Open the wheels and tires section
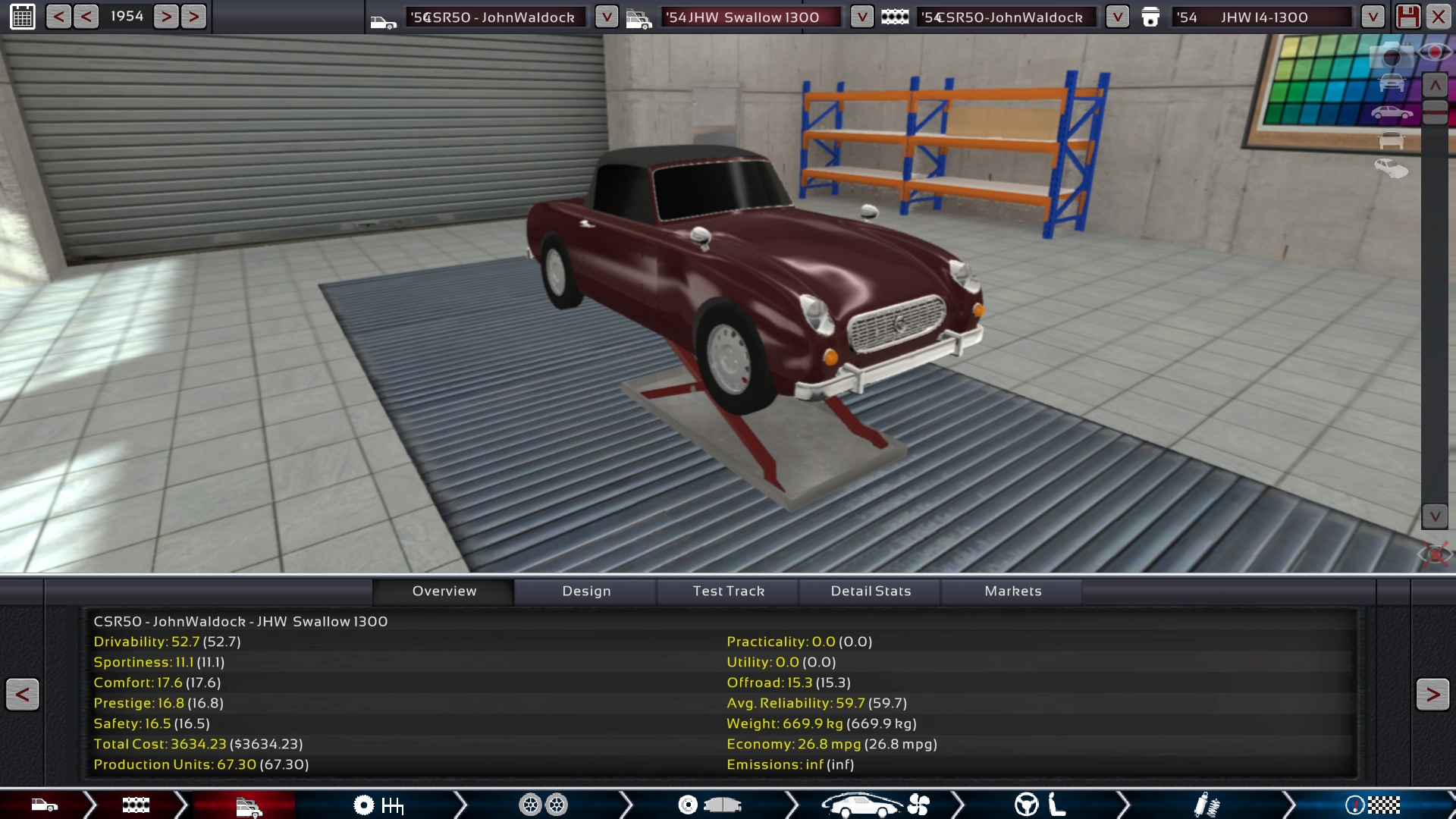The width and height of the screenshot is (1456, 819). tap(543, 805)
